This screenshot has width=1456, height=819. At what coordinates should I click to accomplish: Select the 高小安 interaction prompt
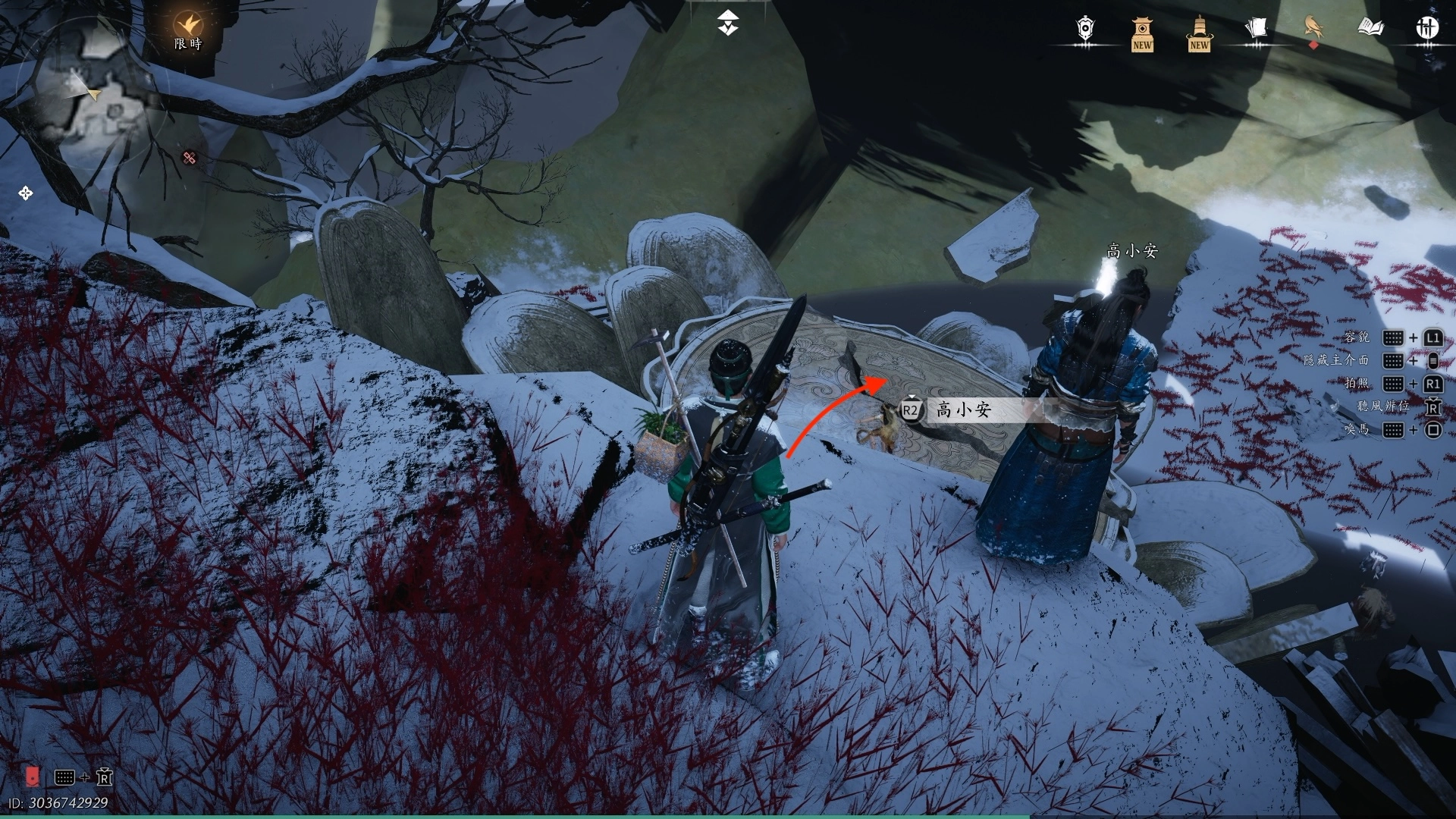(963, 410)
